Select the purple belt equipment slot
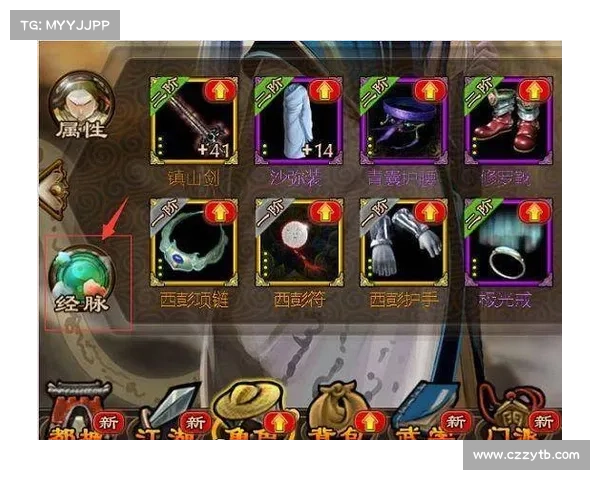The width and height of the screenshot is (600, 480). point(402,120)
